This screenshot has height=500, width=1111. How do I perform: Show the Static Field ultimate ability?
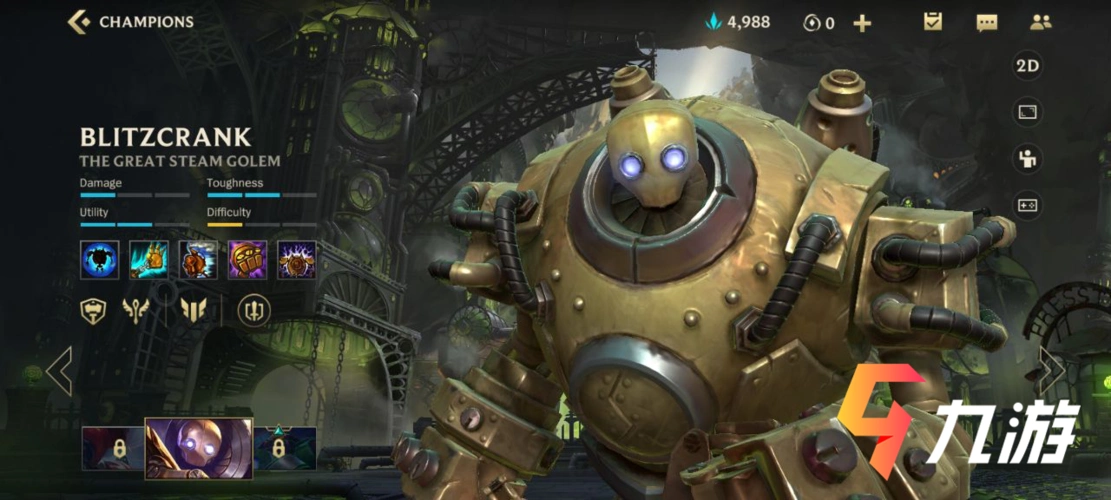(297, 260)
